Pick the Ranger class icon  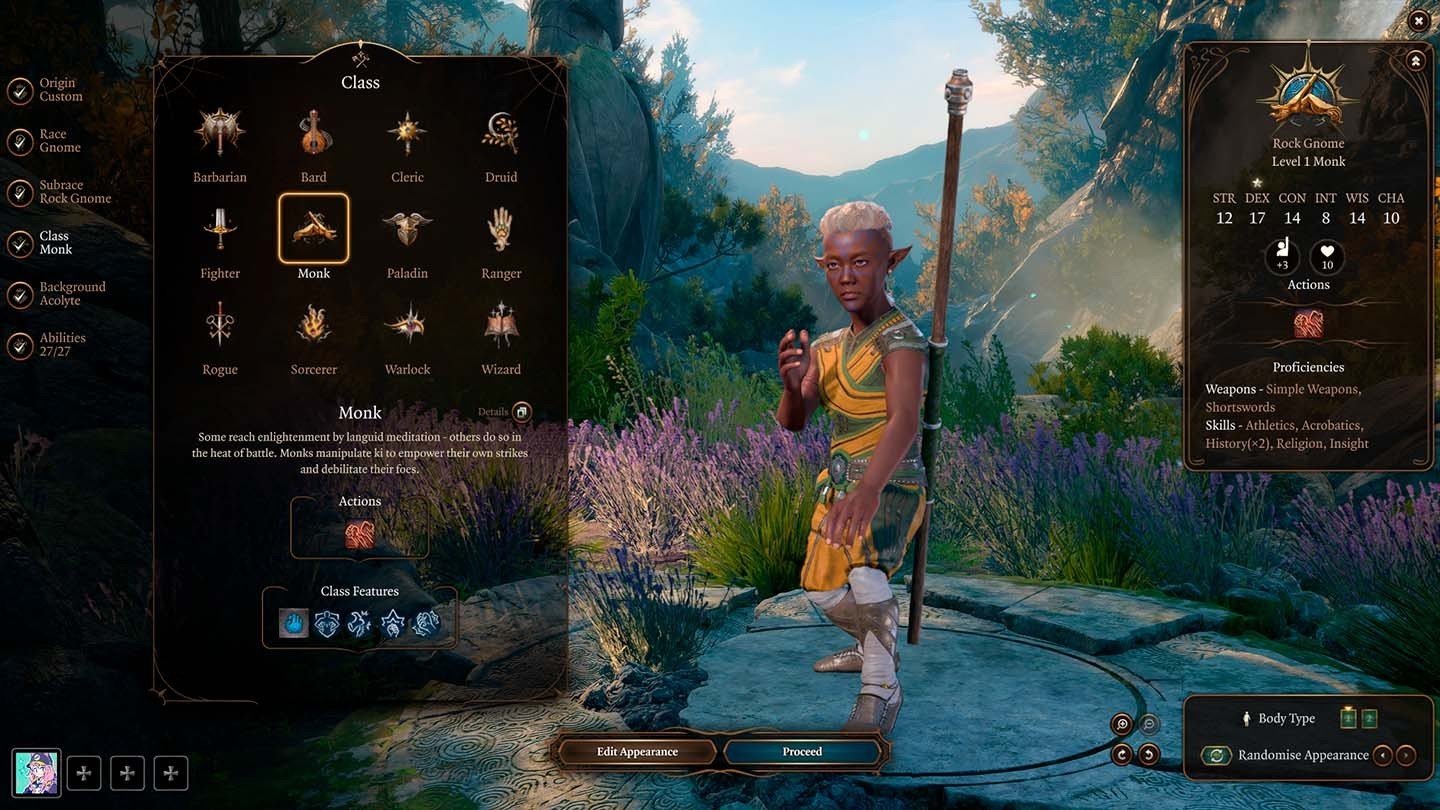(501, 229)
